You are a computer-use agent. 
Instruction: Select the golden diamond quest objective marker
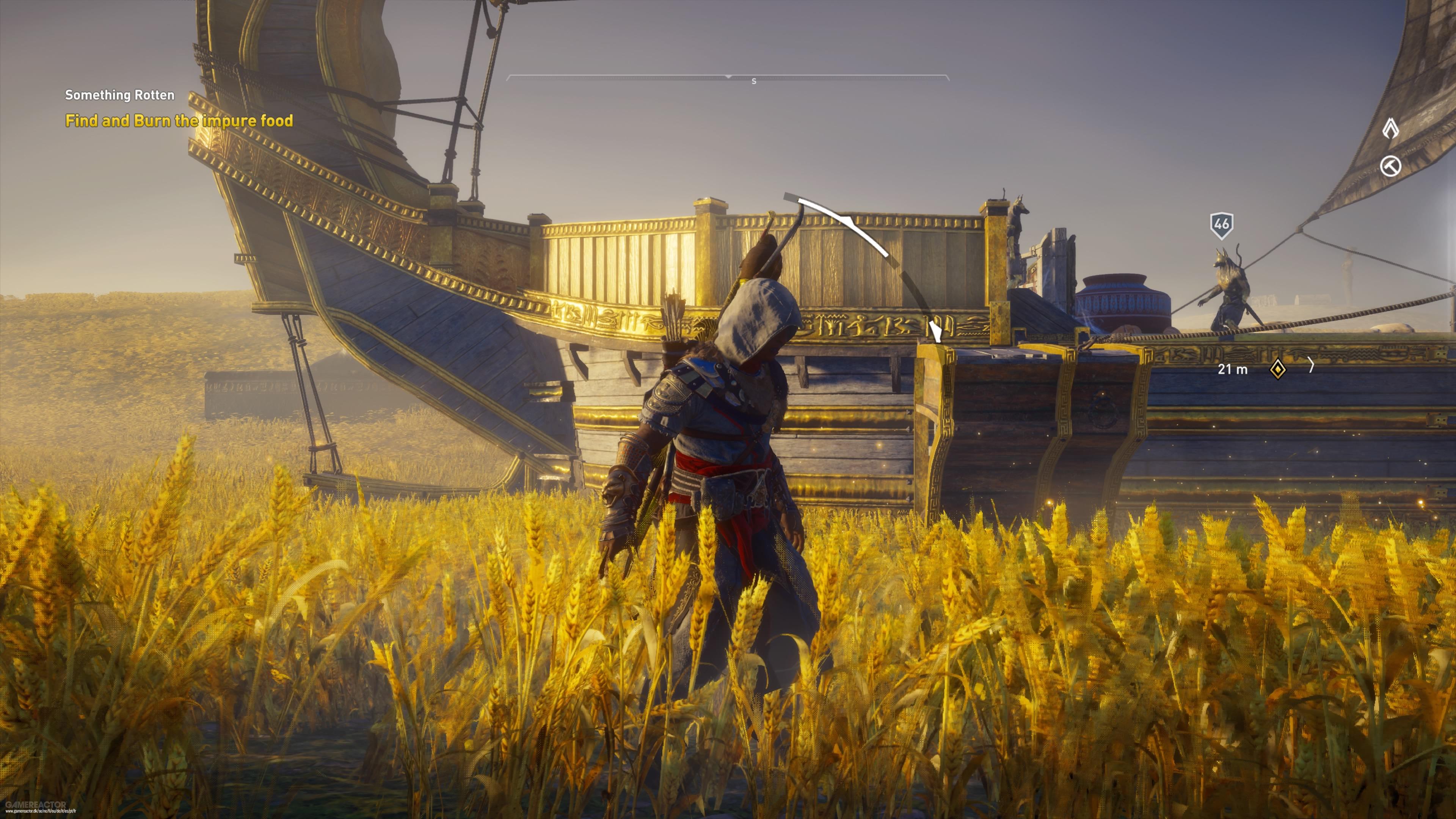coord(1278,369)
